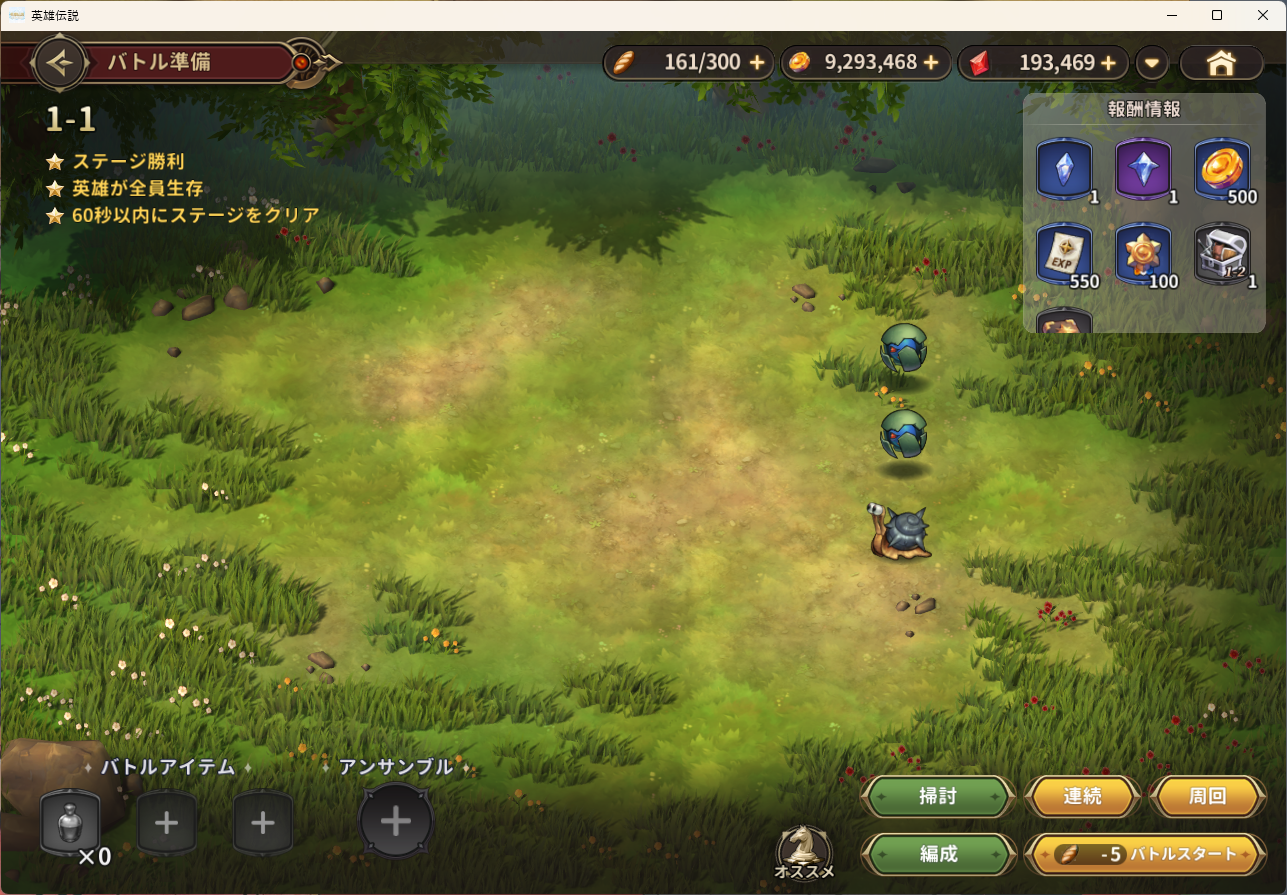Add gold coins with plus button
This screenshot has width=1287, height=895.
pyautogui.click(x=931, y=63)
